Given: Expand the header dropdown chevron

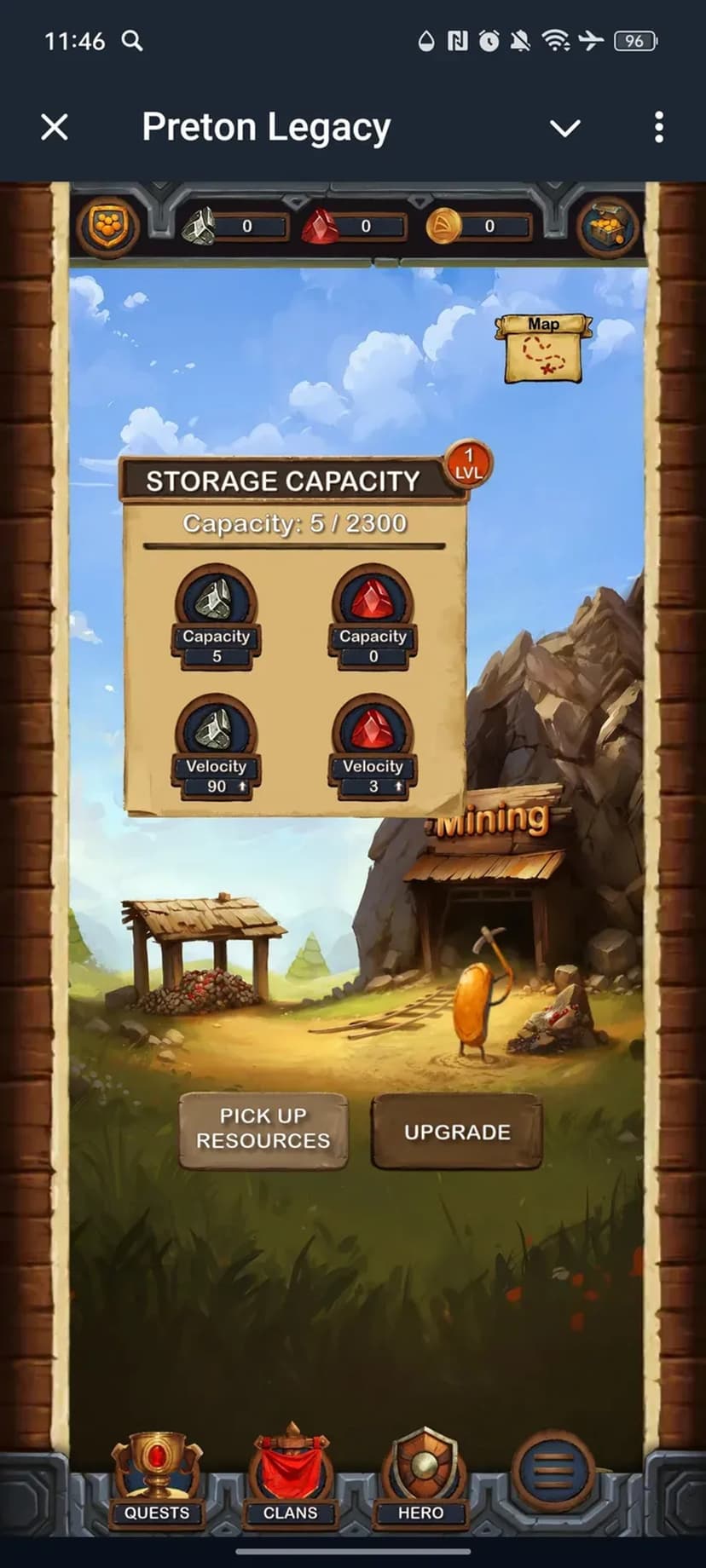Looking at the screenshot, I should 564,129.
